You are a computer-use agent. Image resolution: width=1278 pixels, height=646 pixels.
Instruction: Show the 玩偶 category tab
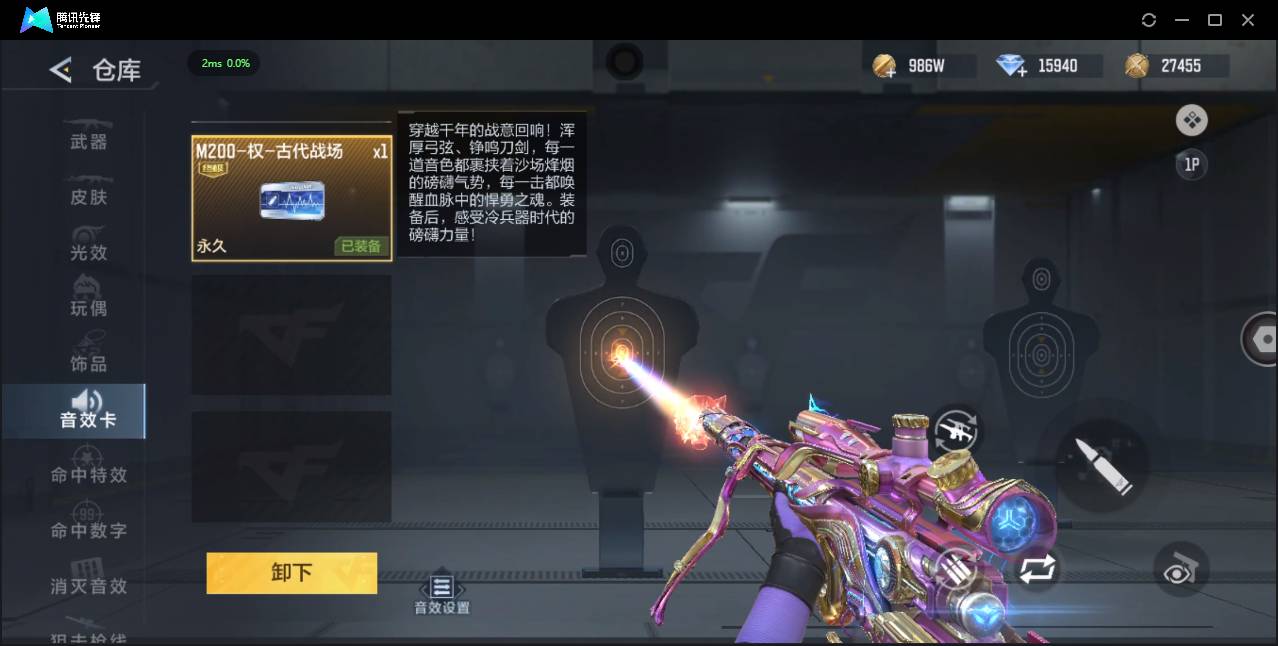coord(88,308)
